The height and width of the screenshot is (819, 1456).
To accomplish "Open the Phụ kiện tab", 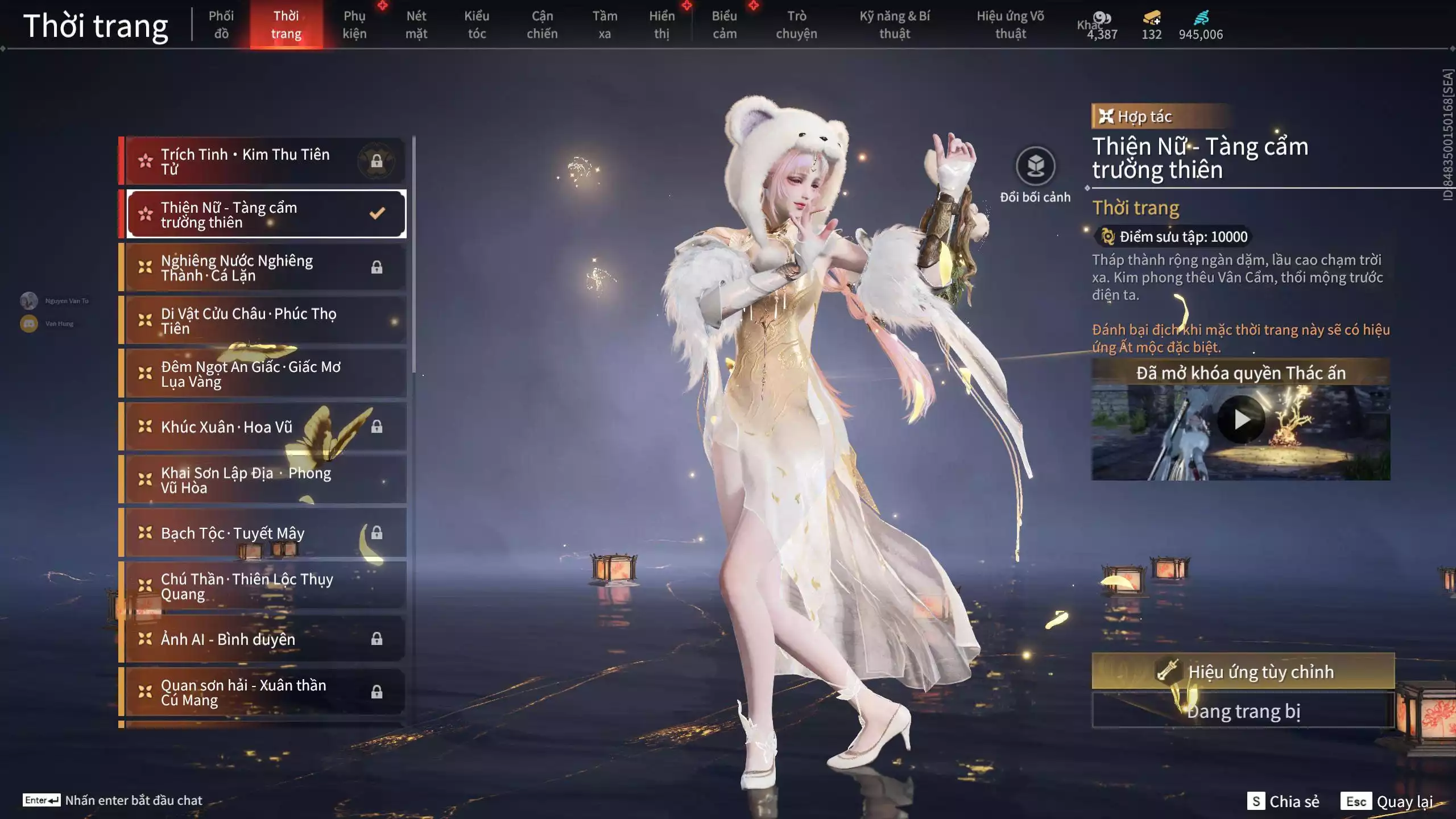I will [354, 24].
